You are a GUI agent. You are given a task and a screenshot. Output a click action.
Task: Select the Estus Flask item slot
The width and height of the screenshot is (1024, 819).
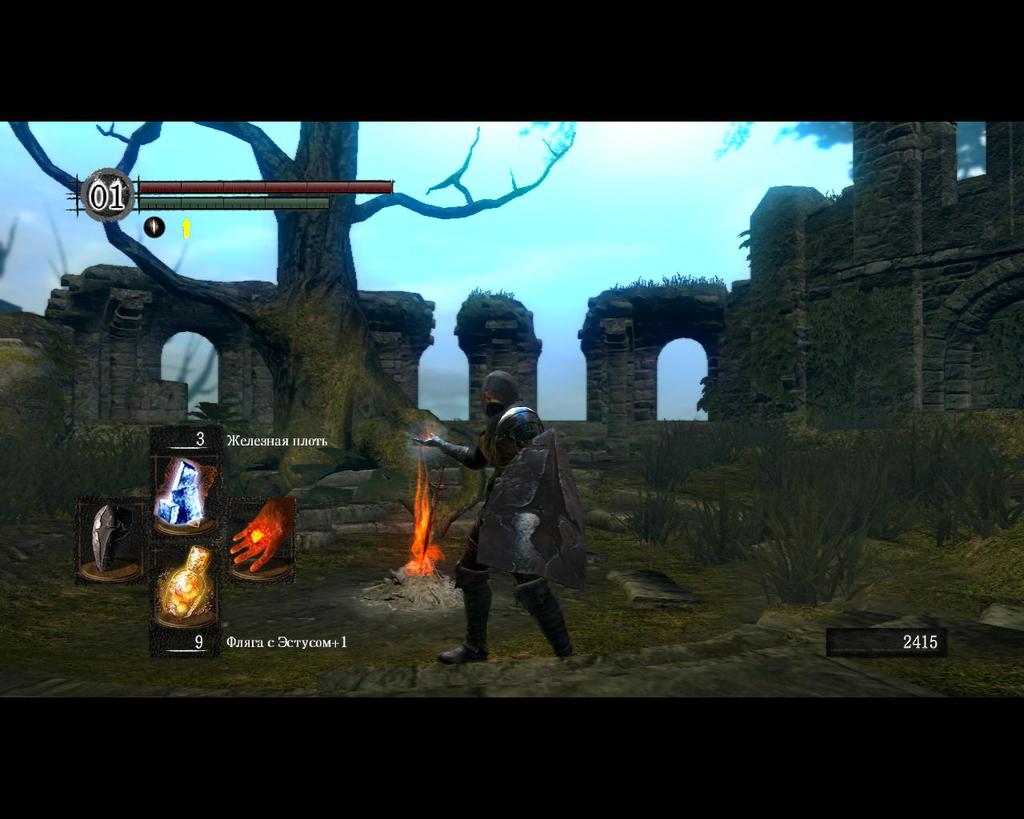185,584
